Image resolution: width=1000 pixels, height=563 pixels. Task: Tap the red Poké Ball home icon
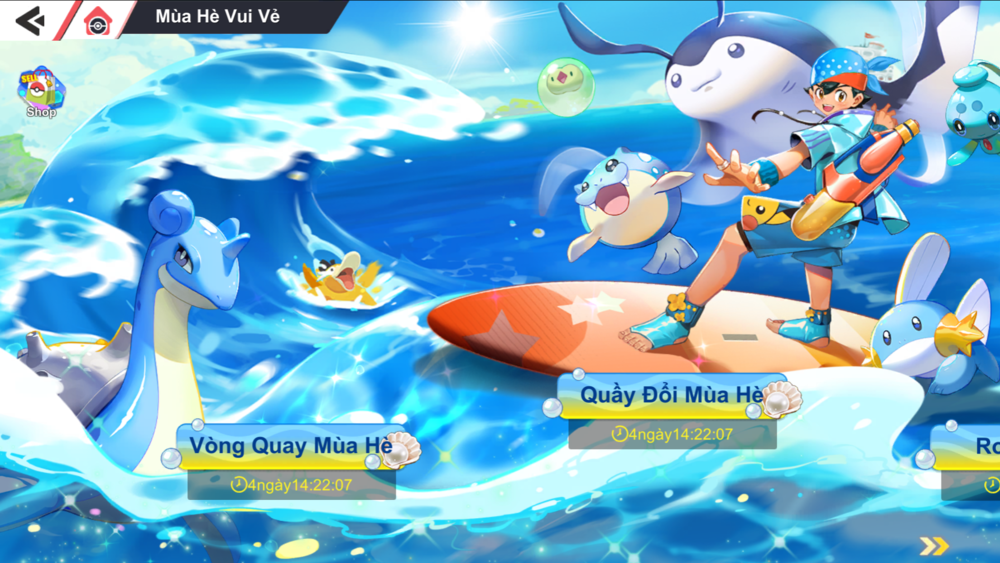click(x=97, y=20)
